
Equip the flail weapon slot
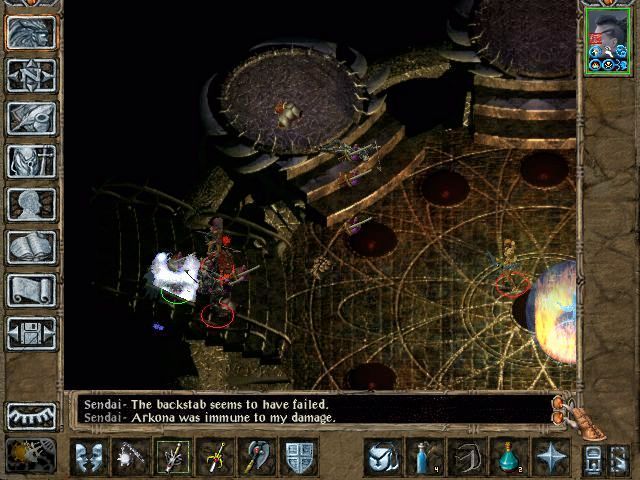click(130, 456)
